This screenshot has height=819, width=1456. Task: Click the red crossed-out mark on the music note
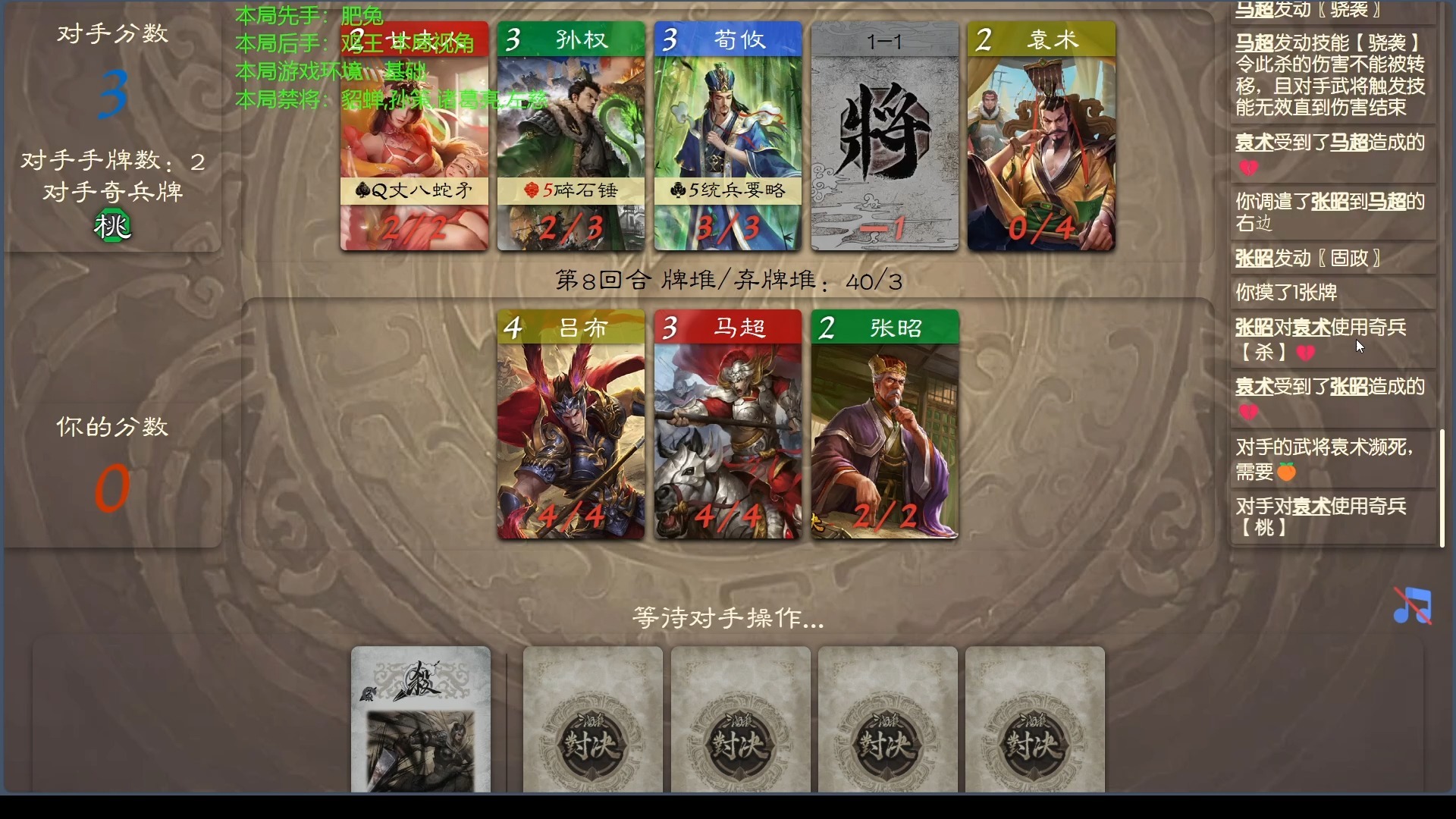click(x=1412, y=607)
